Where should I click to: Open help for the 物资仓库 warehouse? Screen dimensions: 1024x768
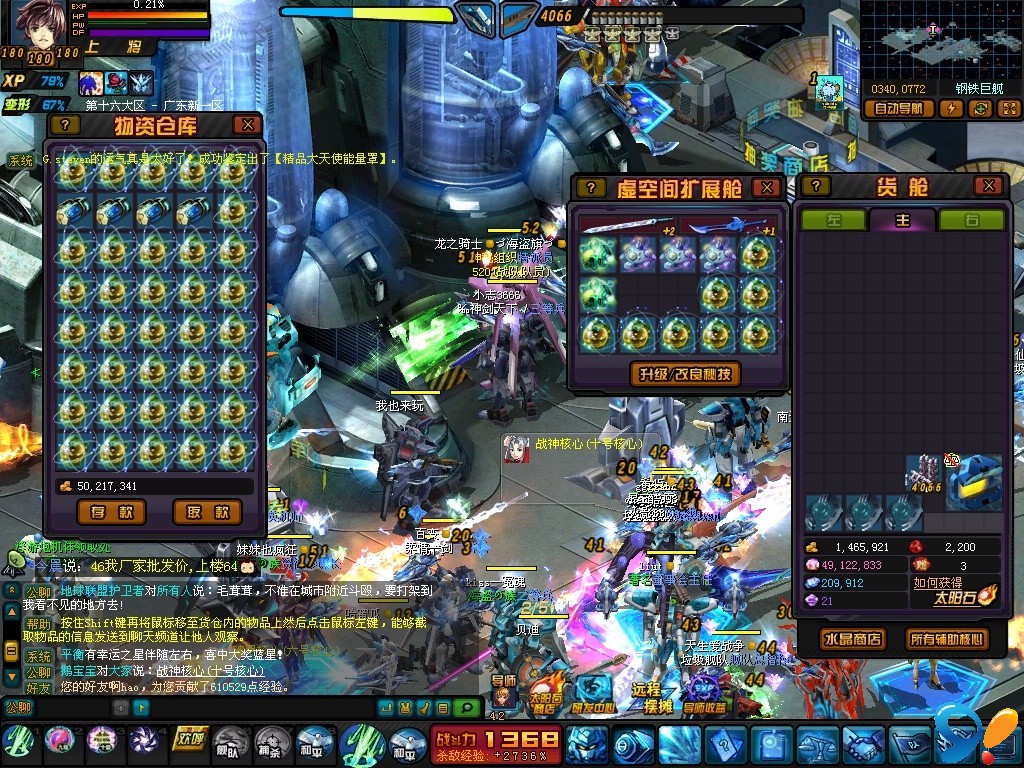coord(65,125)
